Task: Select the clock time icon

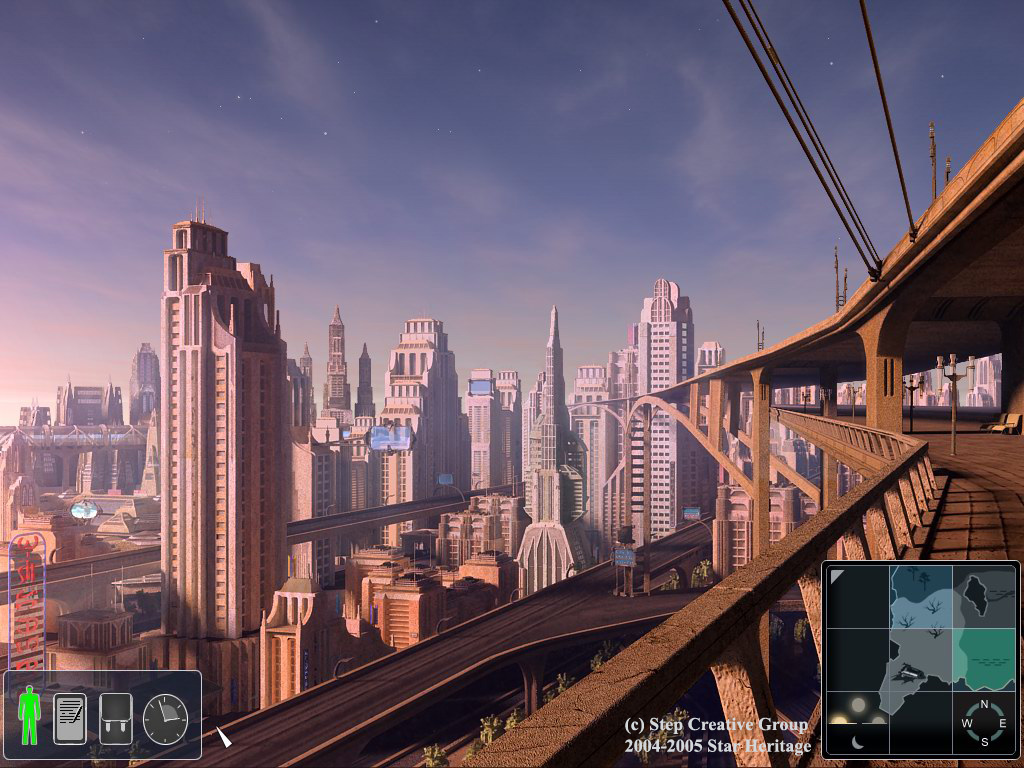Action: (165, 719)
